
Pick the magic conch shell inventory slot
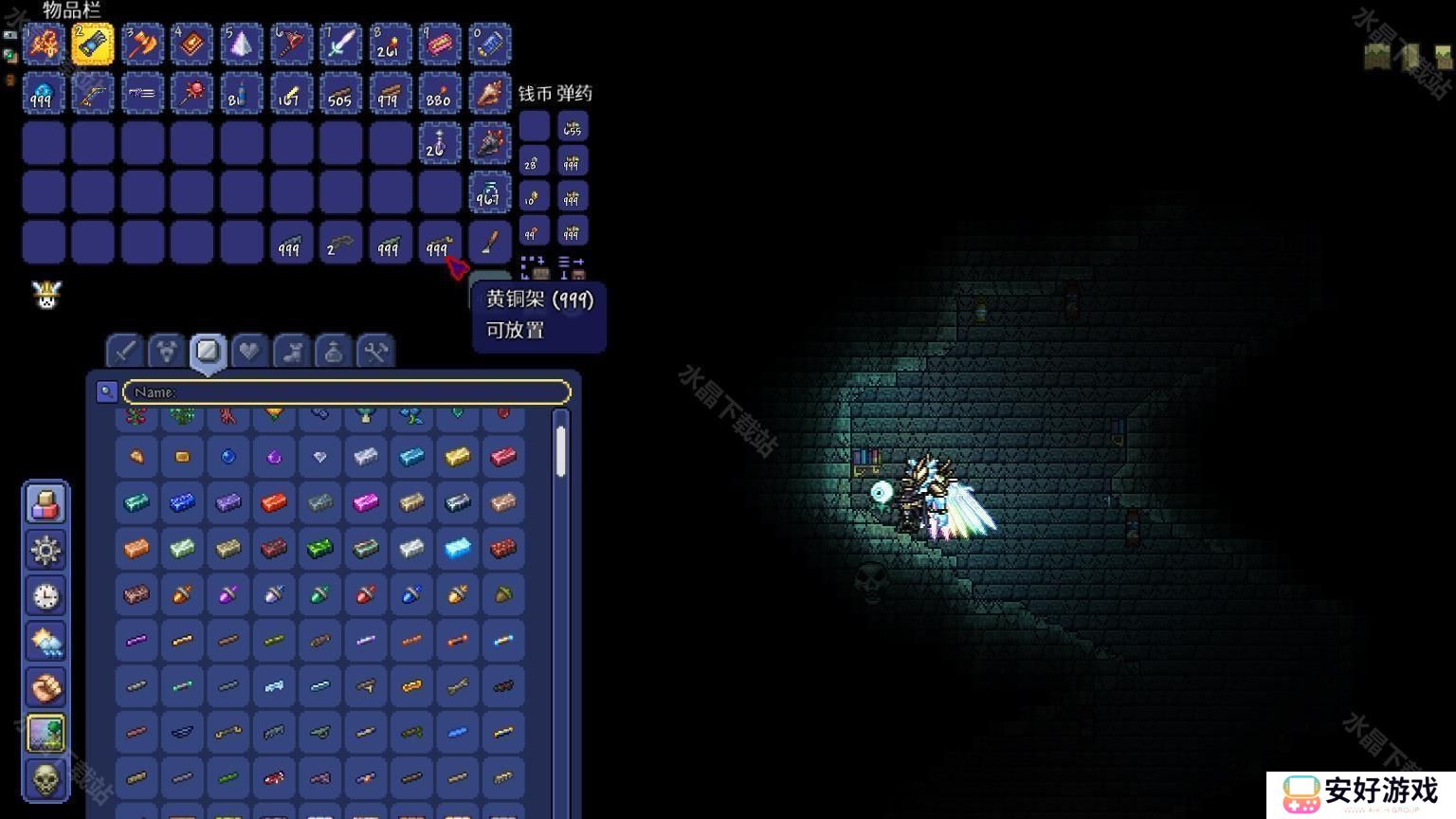(x=489, y=94)
